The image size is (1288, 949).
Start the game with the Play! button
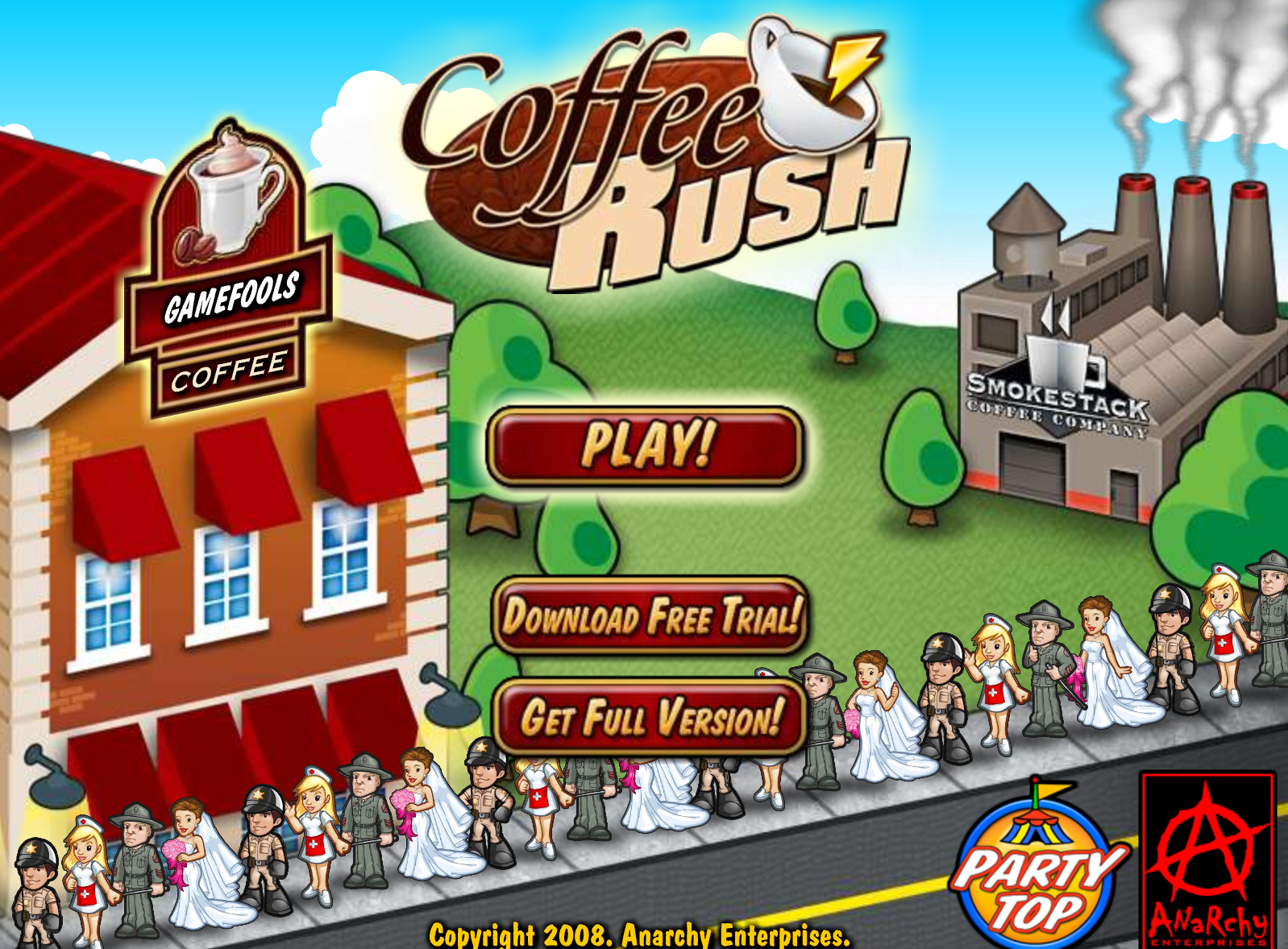646,445
